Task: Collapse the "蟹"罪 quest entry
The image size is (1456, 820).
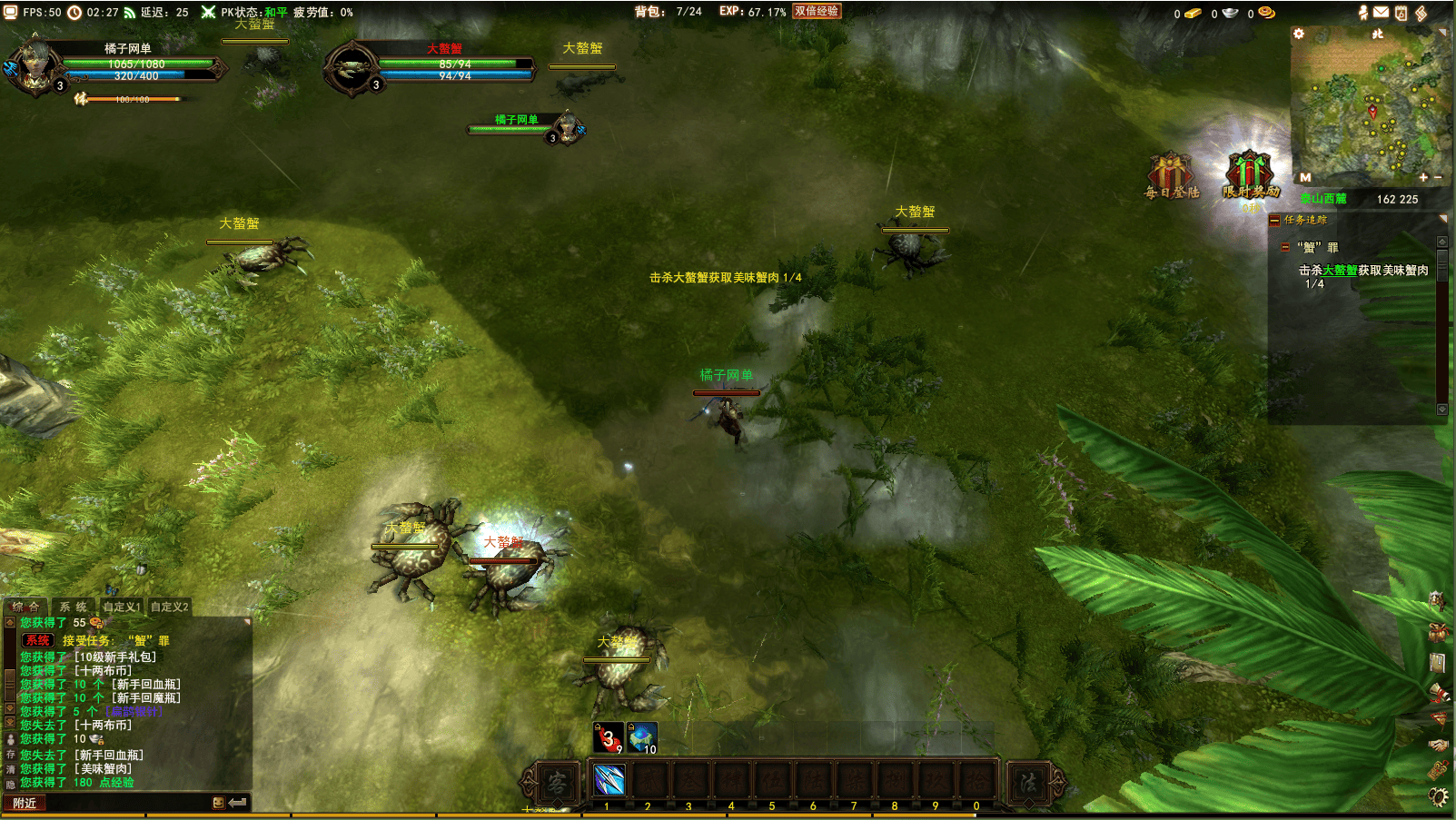Action: coord(1285,247)
